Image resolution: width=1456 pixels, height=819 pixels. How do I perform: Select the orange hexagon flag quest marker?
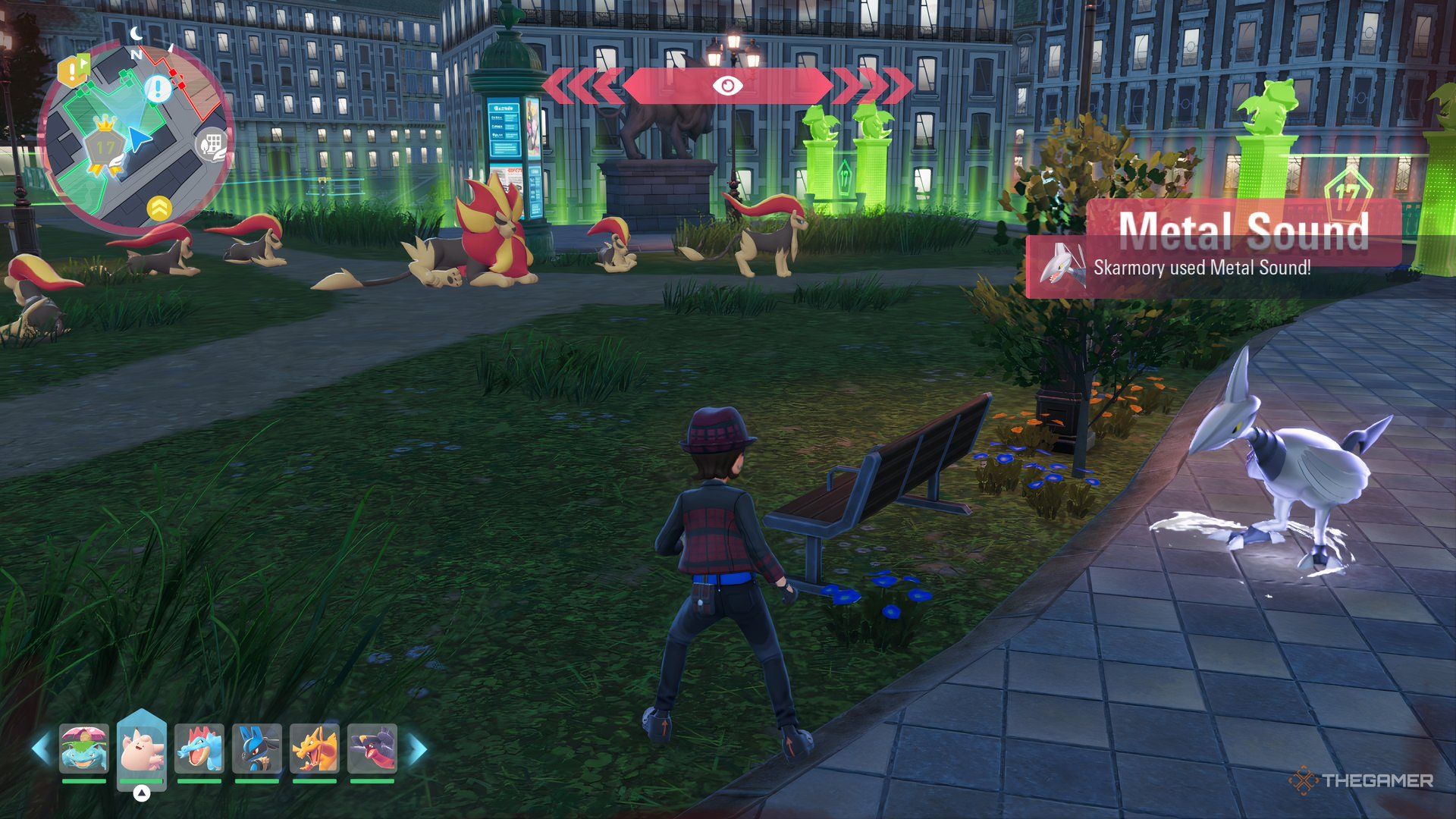(x=74, y=71)
